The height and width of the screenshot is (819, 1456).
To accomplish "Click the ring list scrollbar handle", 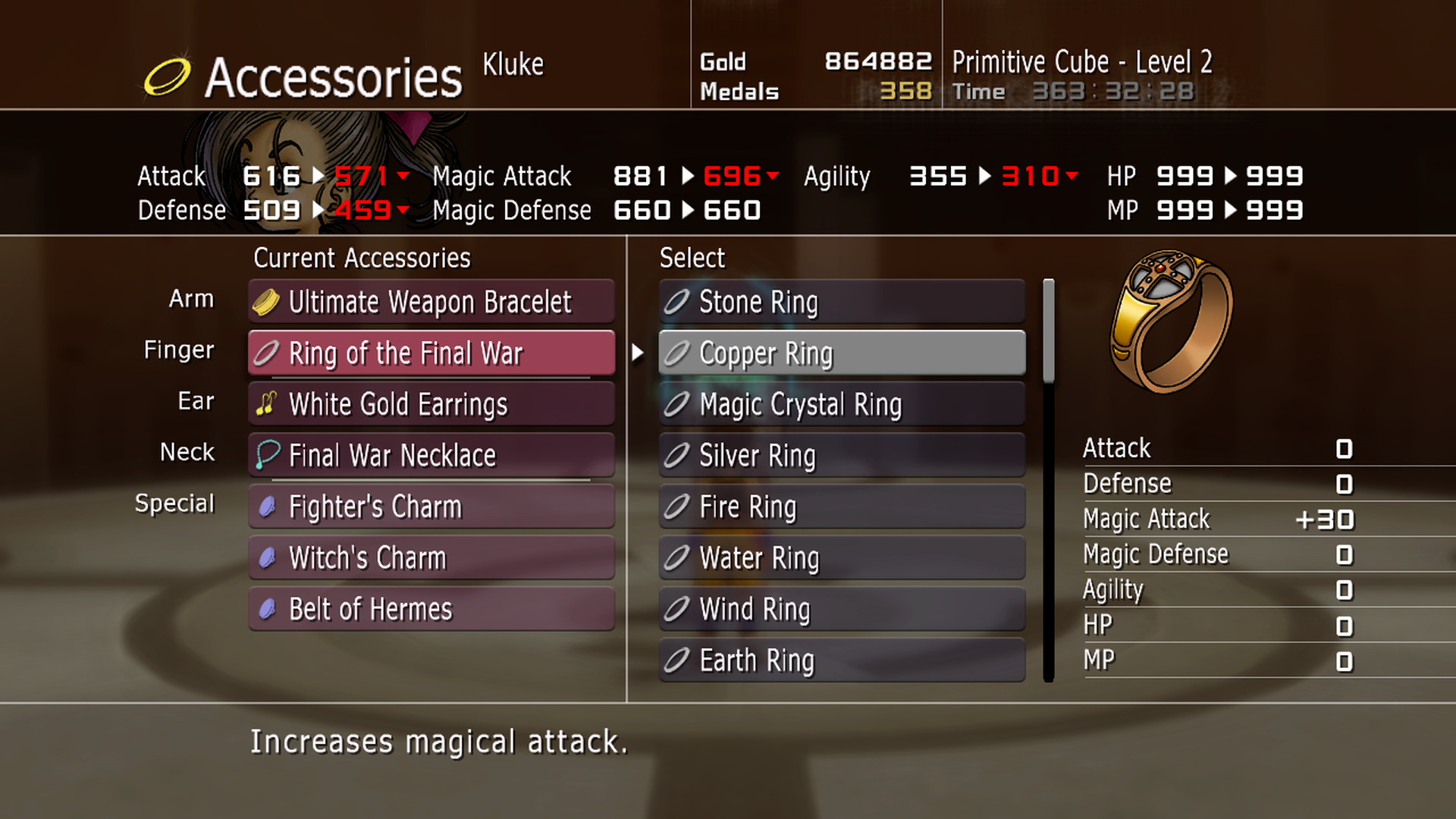I will click(x=1049, y=331).
